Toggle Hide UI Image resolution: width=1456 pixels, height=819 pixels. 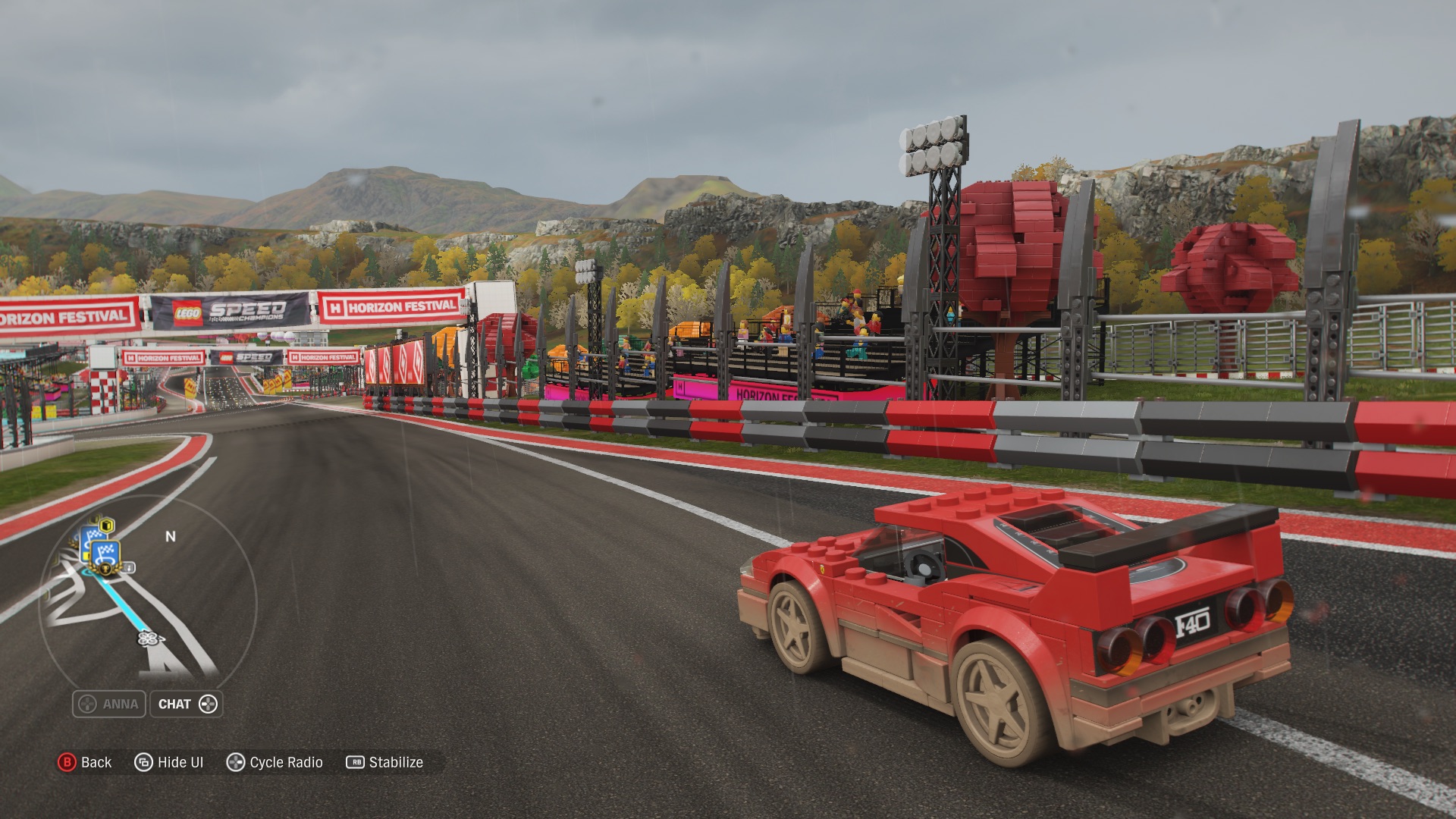[180, 761]
